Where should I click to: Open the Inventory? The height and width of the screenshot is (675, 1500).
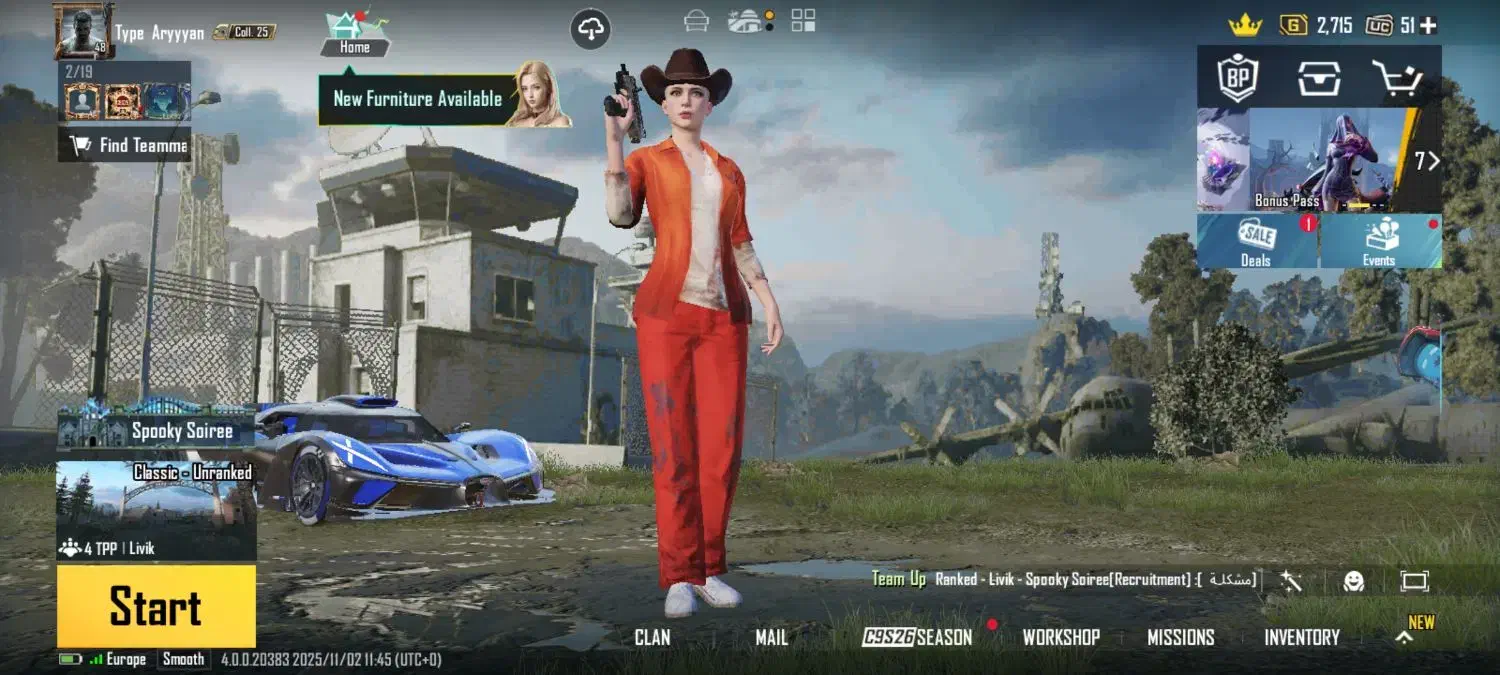pos(1301,637)
